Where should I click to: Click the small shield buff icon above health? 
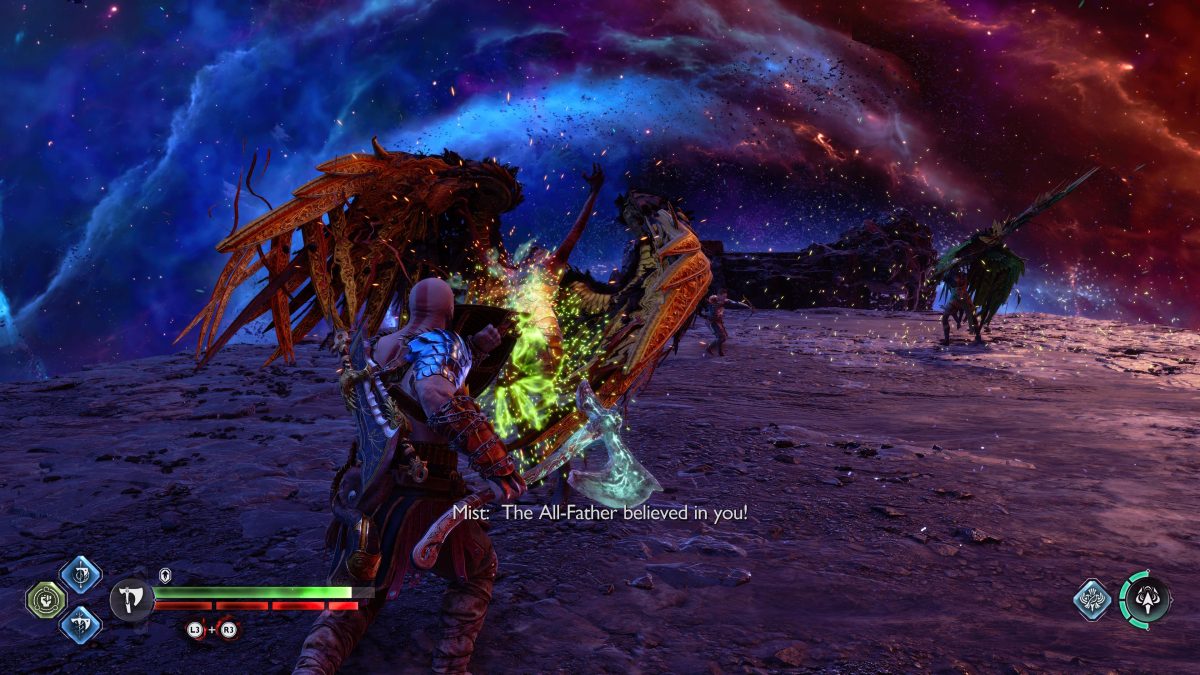pyautogui.click(x=165, y=575)
